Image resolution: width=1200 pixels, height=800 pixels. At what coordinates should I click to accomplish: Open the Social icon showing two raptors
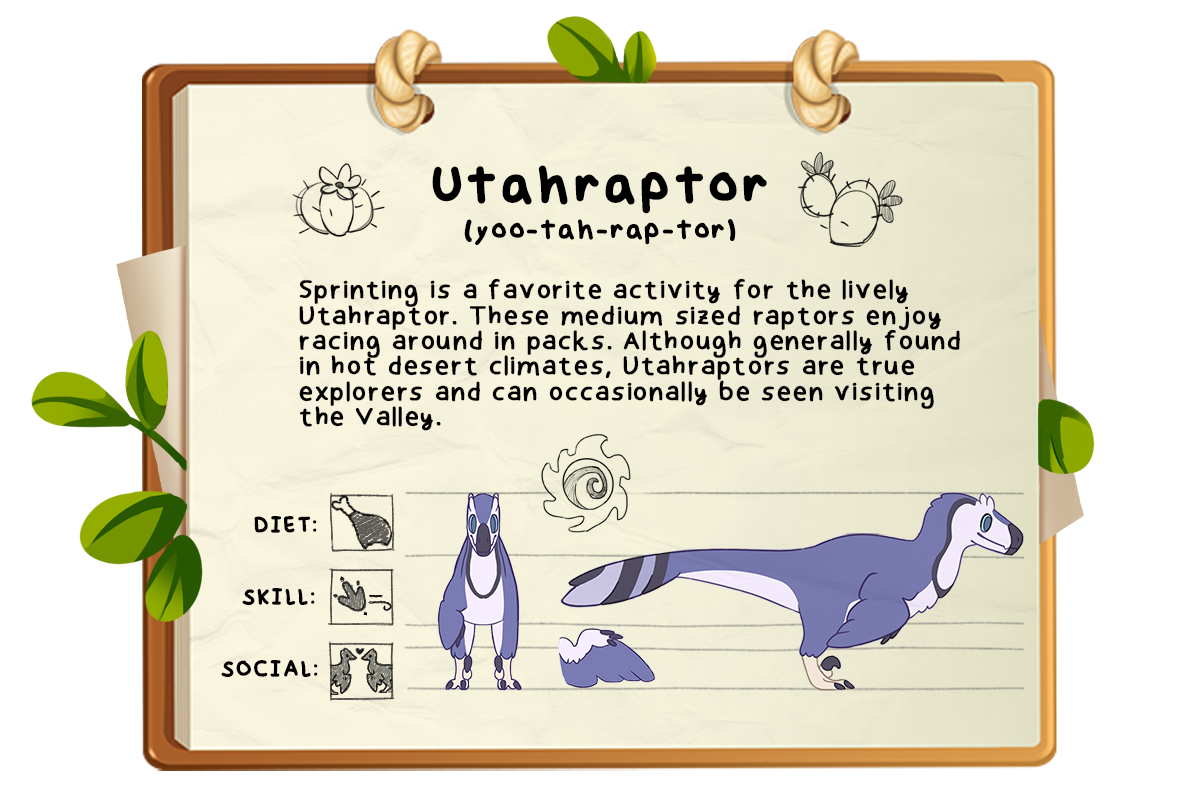(361, 670)
